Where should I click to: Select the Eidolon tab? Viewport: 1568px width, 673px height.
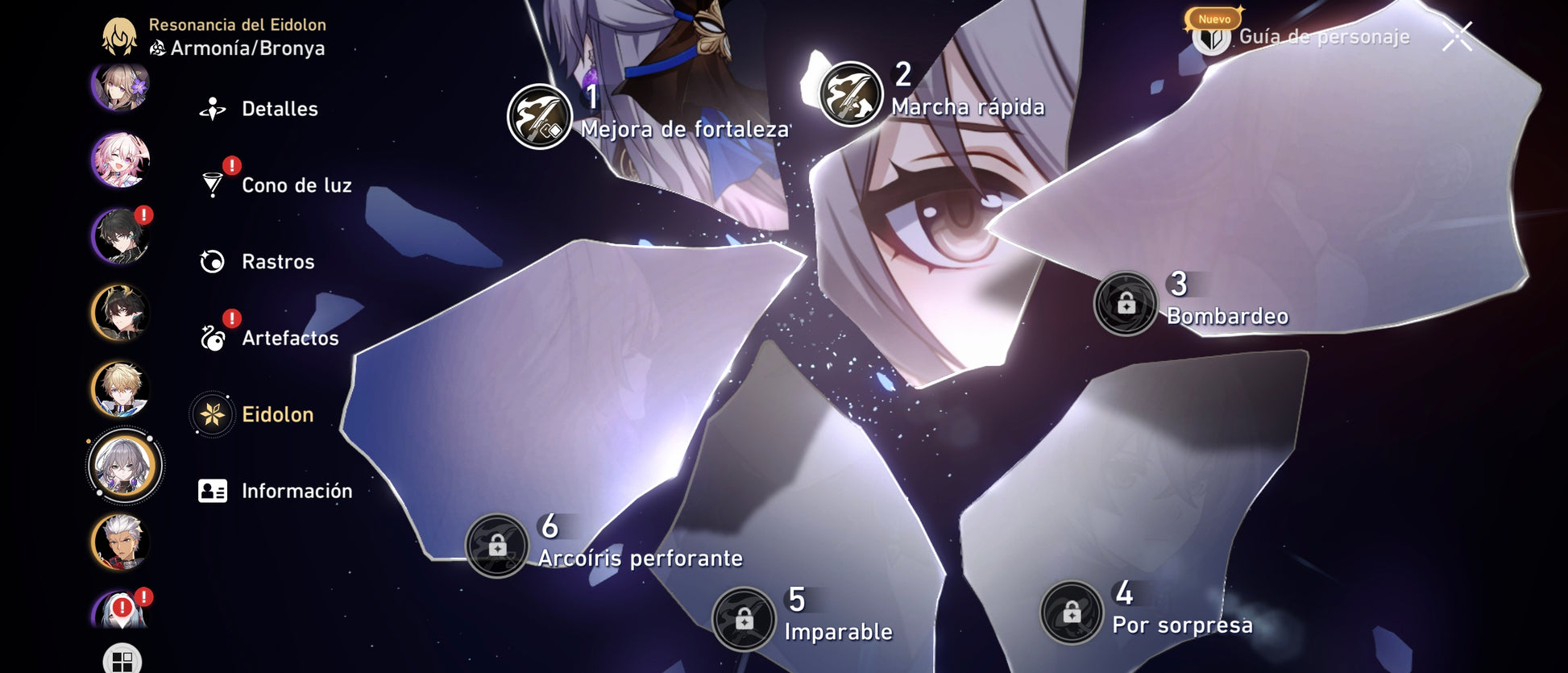point(276,414)
